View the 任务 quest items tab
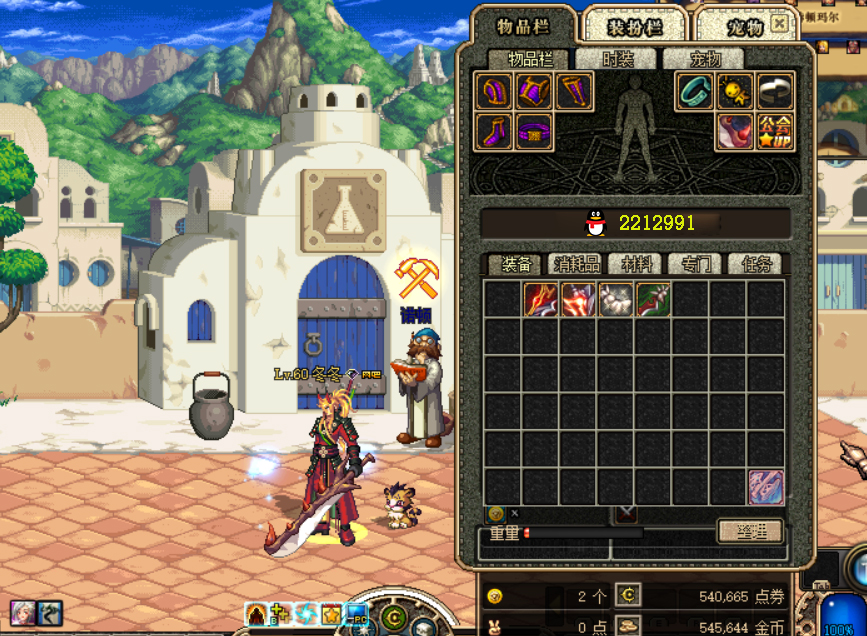The width and height of the screenshot is (867, 636). (x=756, y=265)
